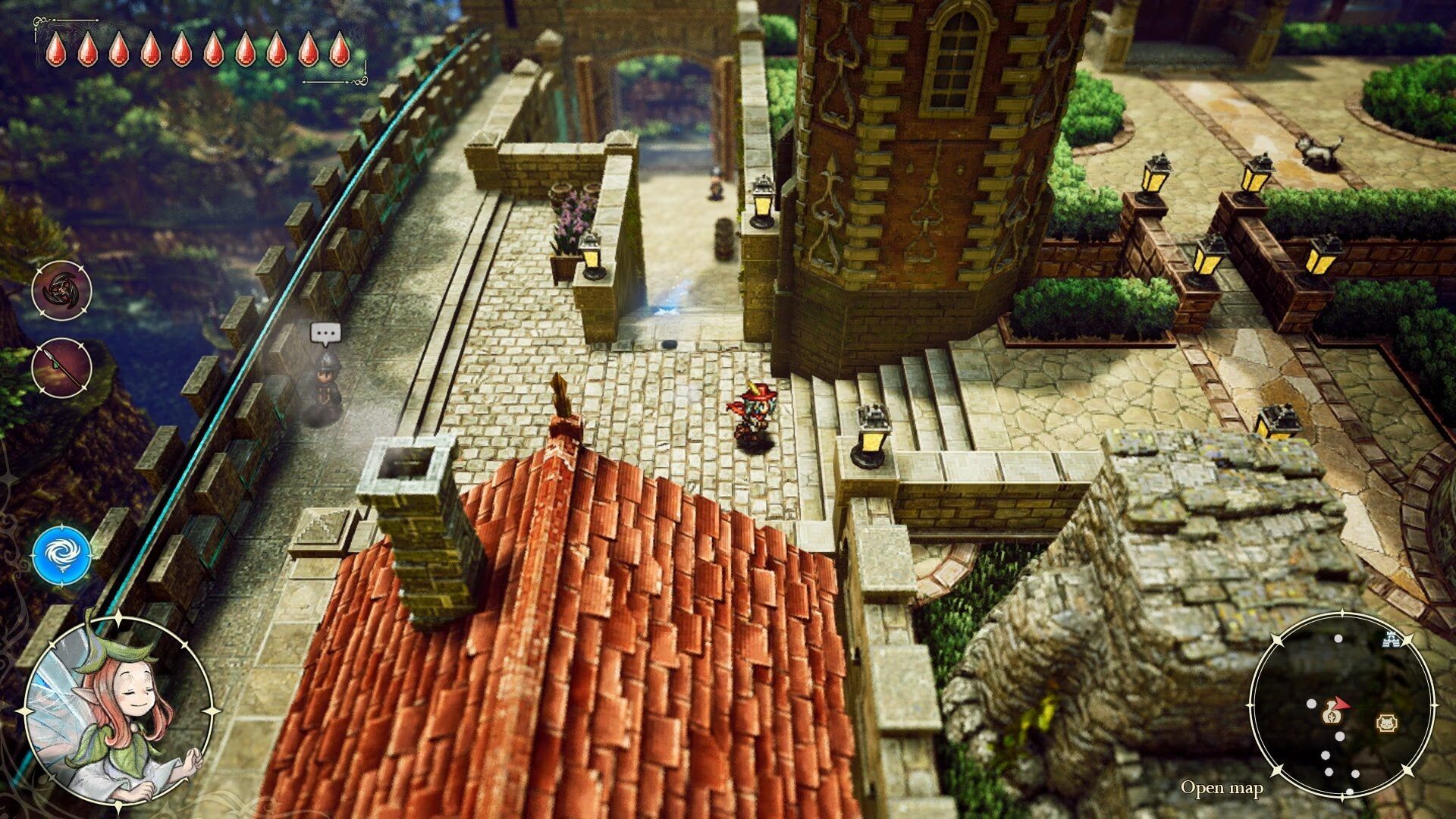Screen dimensions: 1456x819
Task: Click the red player direction arrow on minimap
Action: pos(1341,704)
